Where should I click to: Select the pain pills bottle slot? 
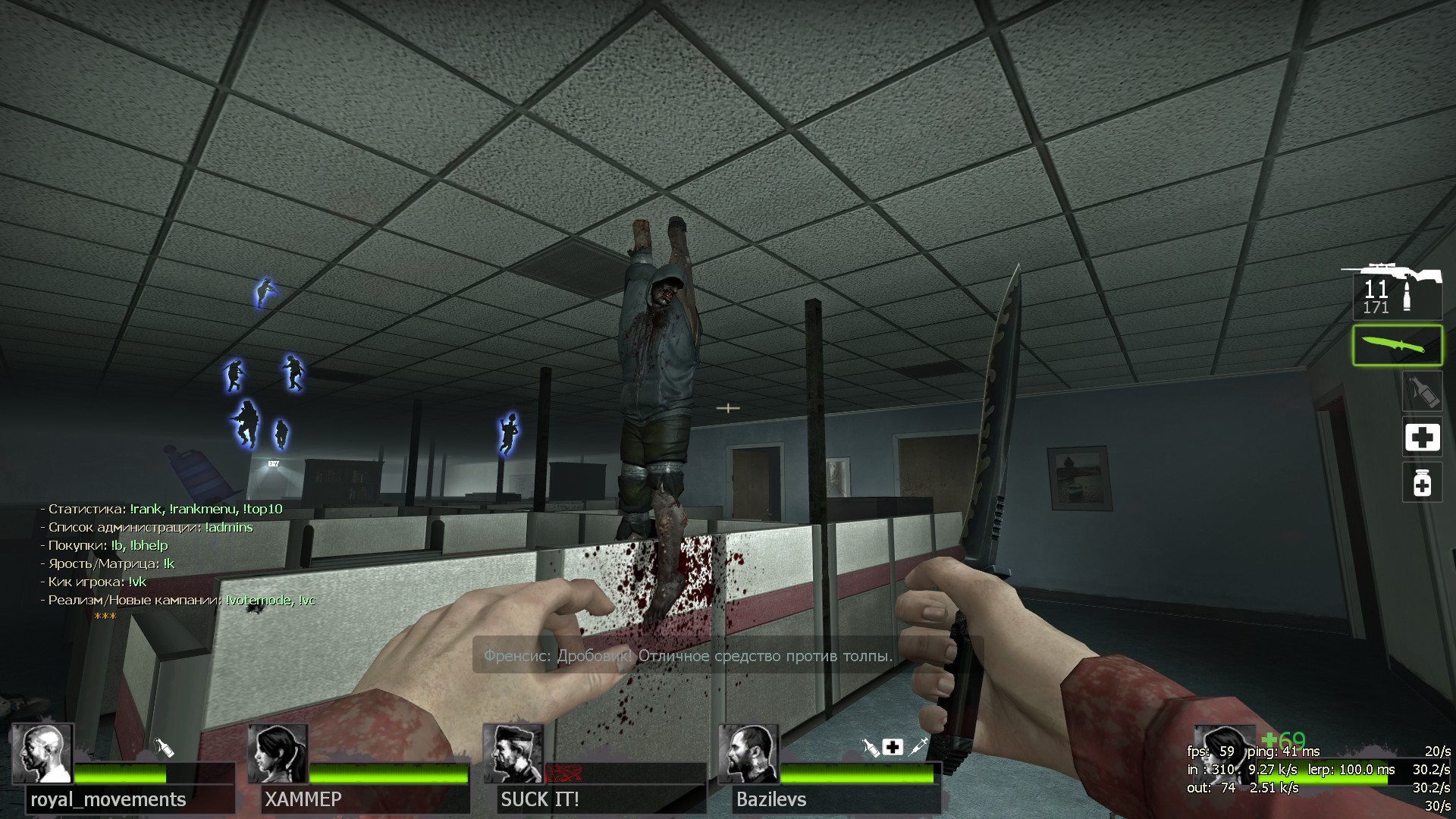[x=1422, y=482]
